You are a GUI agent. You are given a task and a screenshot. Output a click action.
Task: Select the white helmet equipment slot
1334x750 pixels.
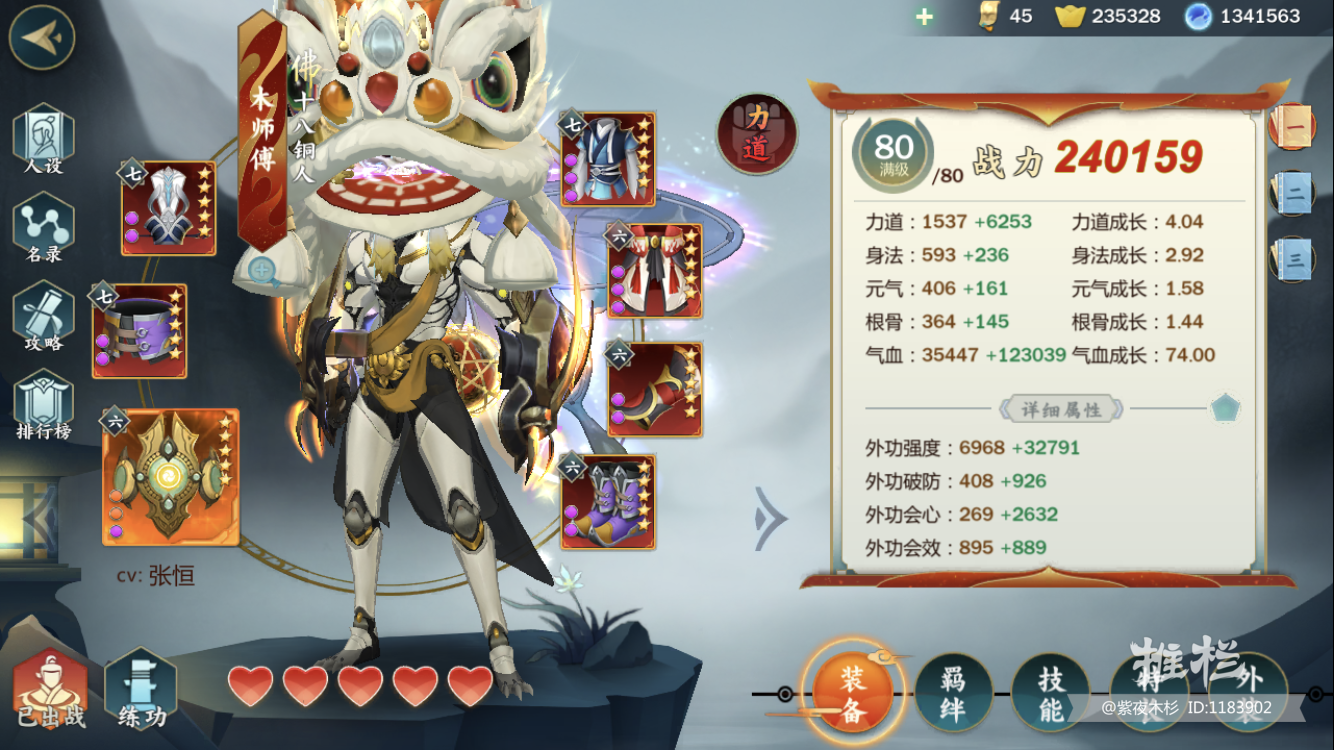click(x=168, y=208)
